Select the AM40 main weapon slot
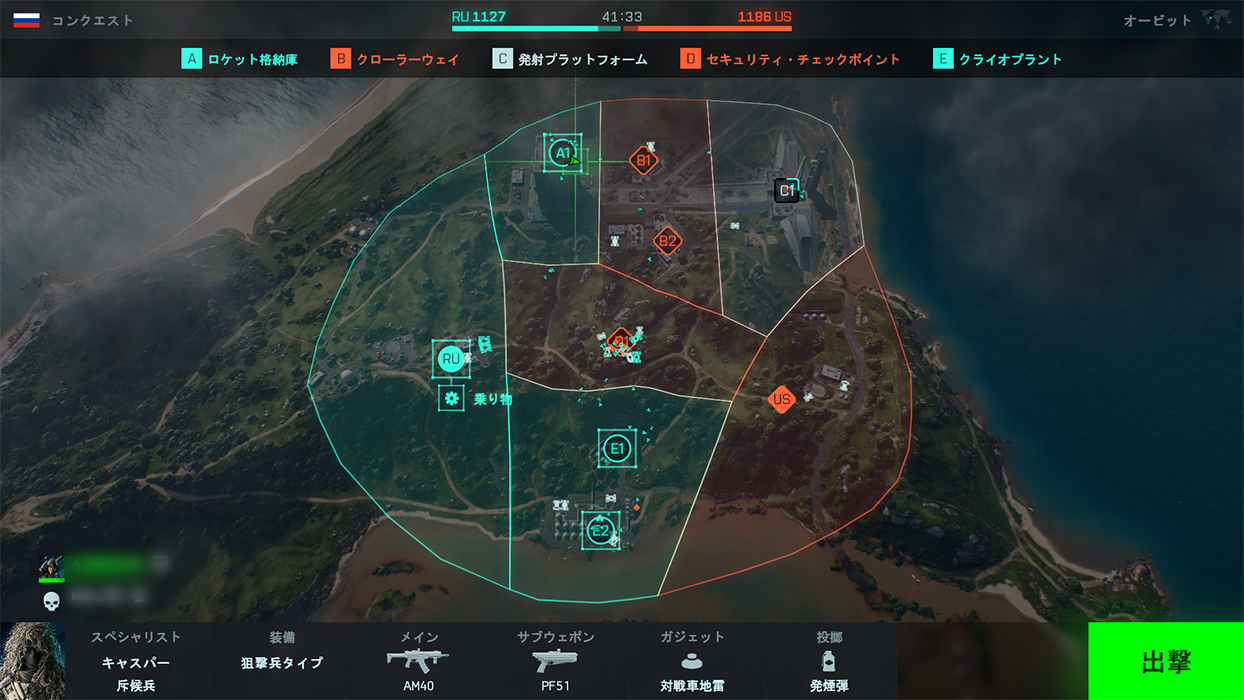Viewport: 1244px width, 700px height. pyautogui.click(x=418, y=662)
